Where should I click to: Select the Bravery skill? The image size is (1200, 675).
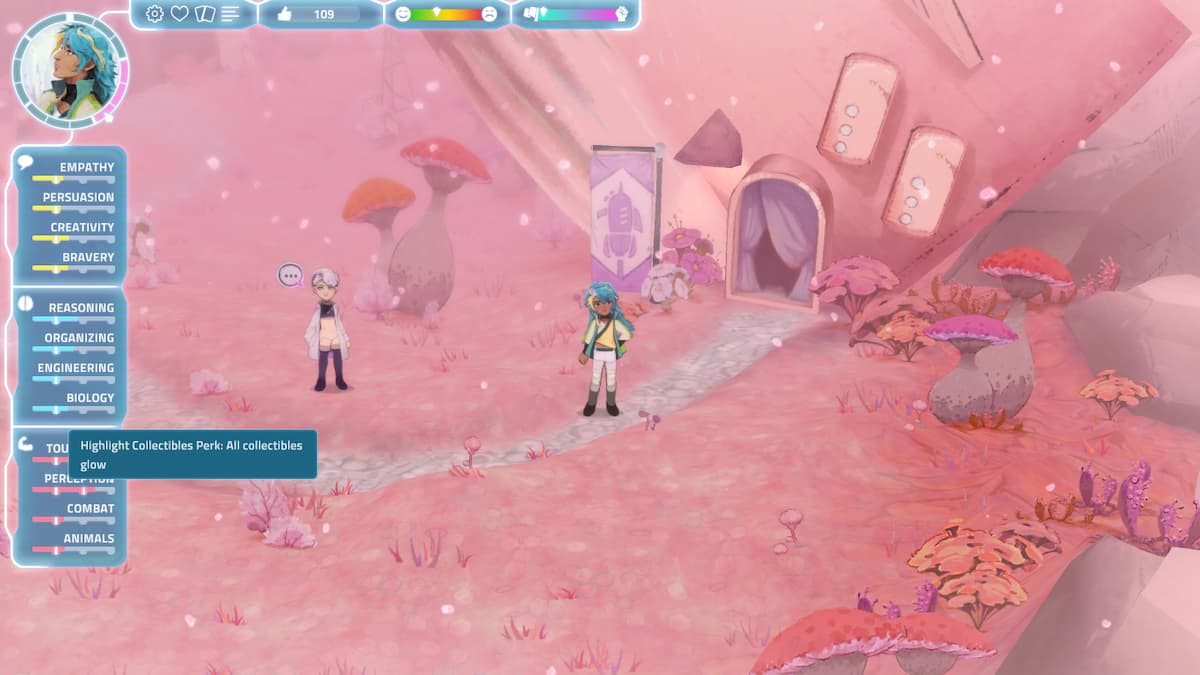[x=88, y=257]
